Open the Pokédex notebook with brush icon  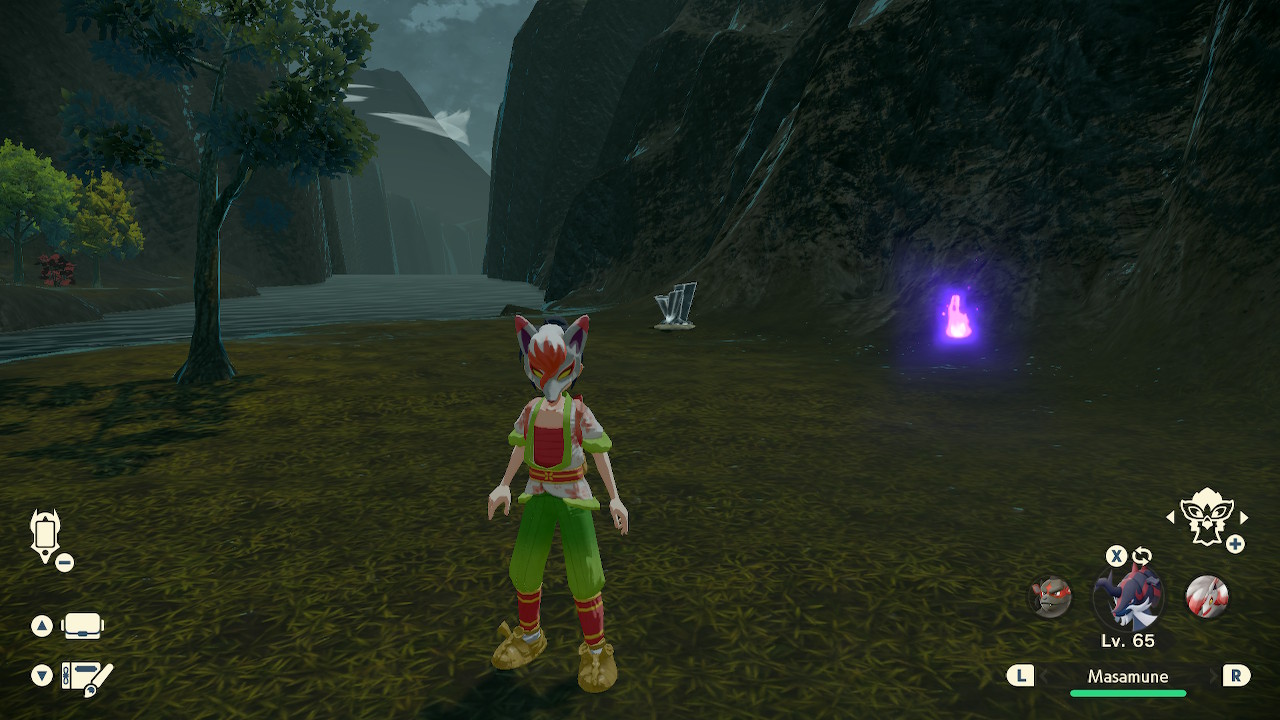click(87, 677)
